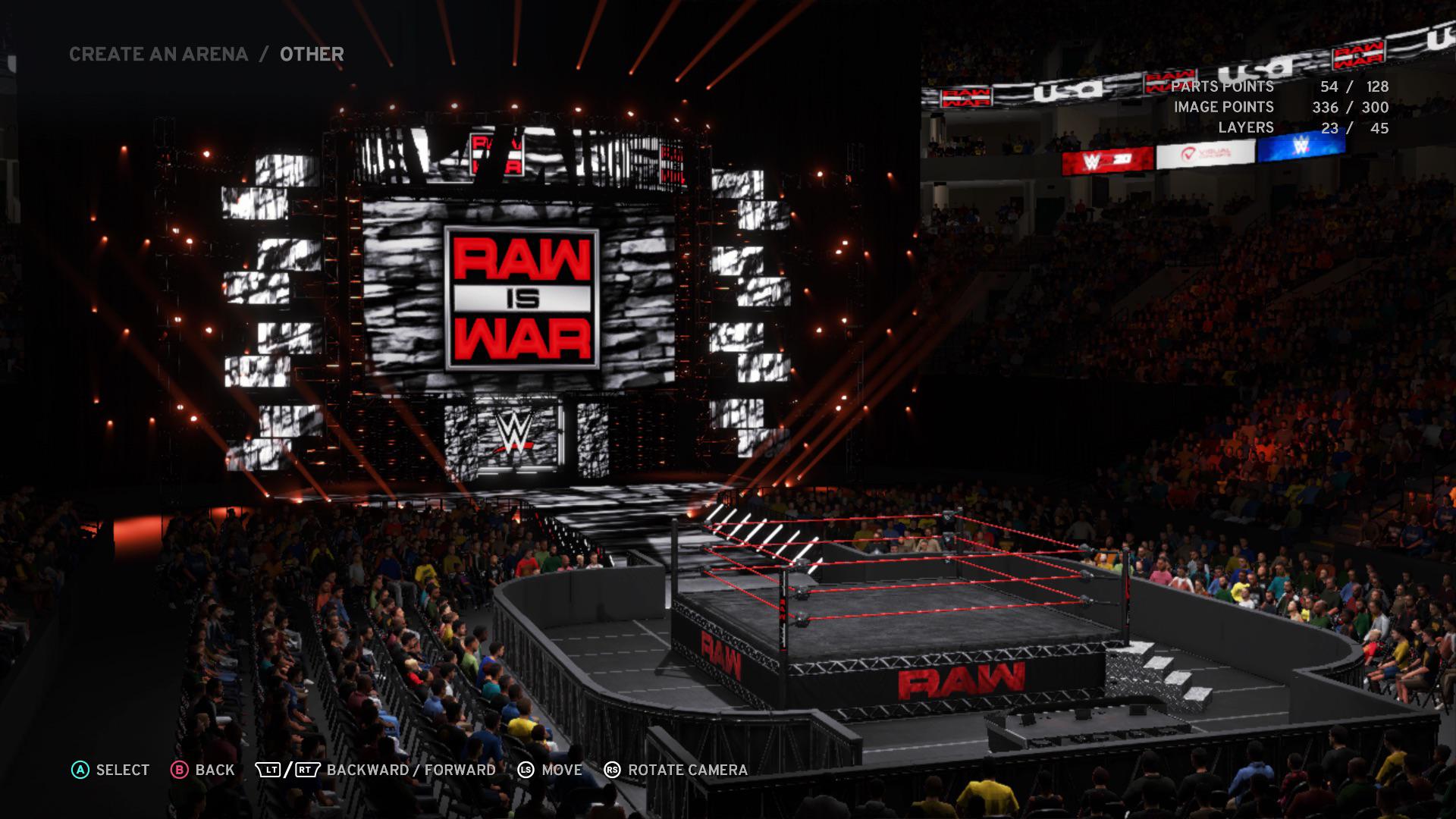Select the OTHER section label

coord(311,54)
